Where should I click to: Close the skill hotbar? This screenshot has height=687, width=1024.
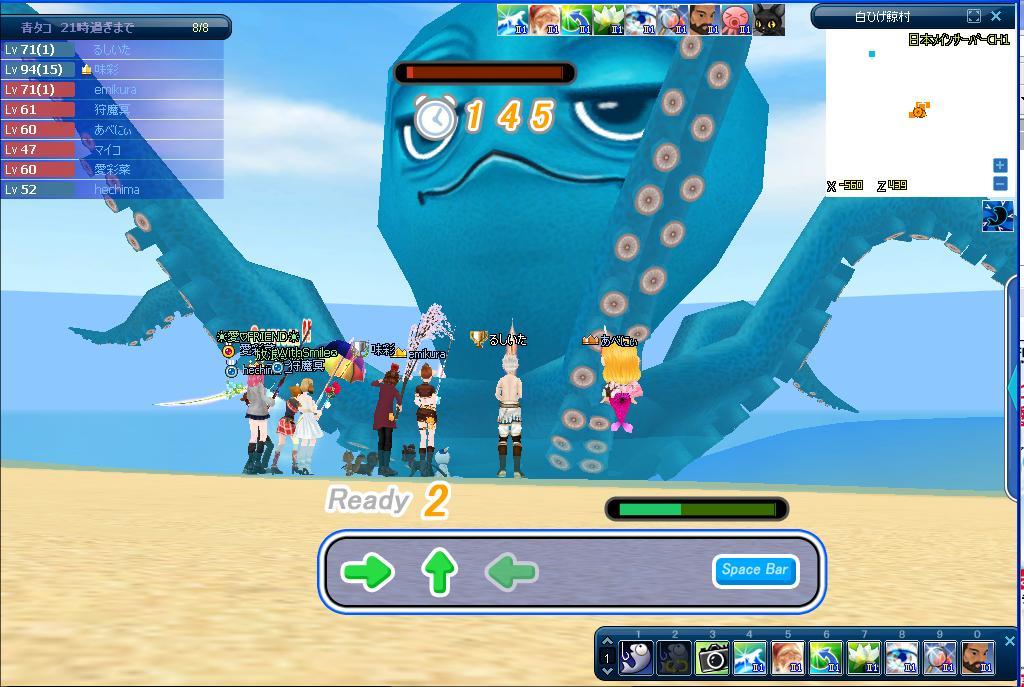pos(1009,641)
